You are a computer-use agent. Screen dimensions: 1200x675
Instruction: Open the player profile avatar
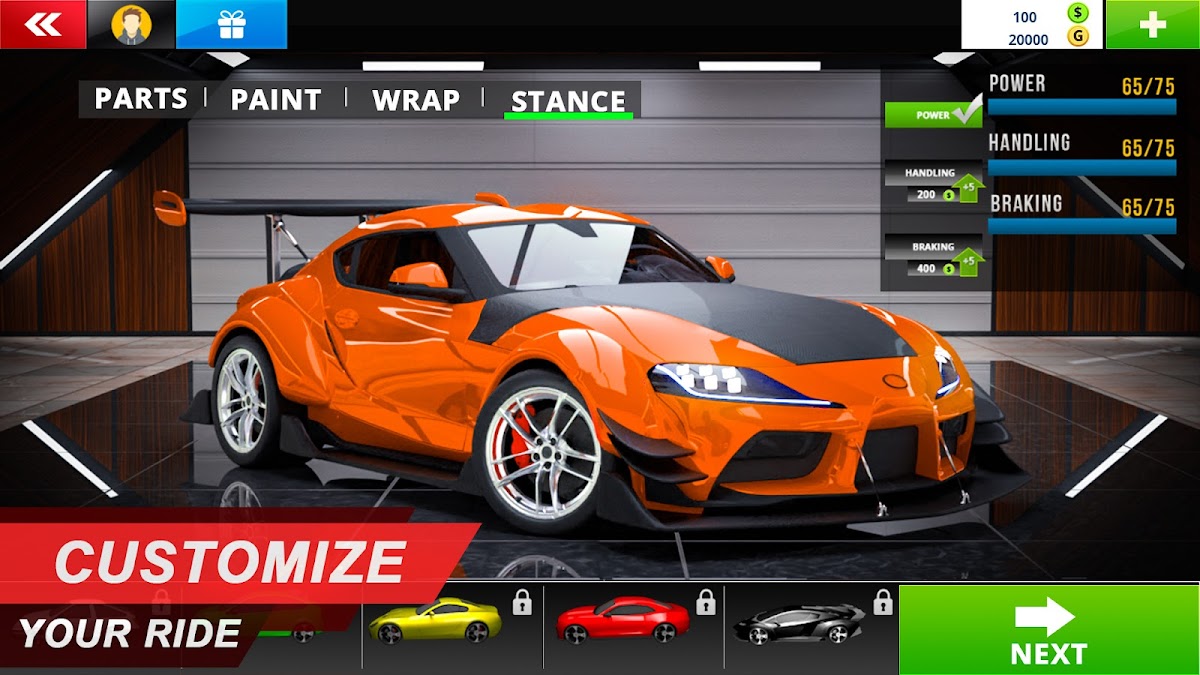(131, 24)
